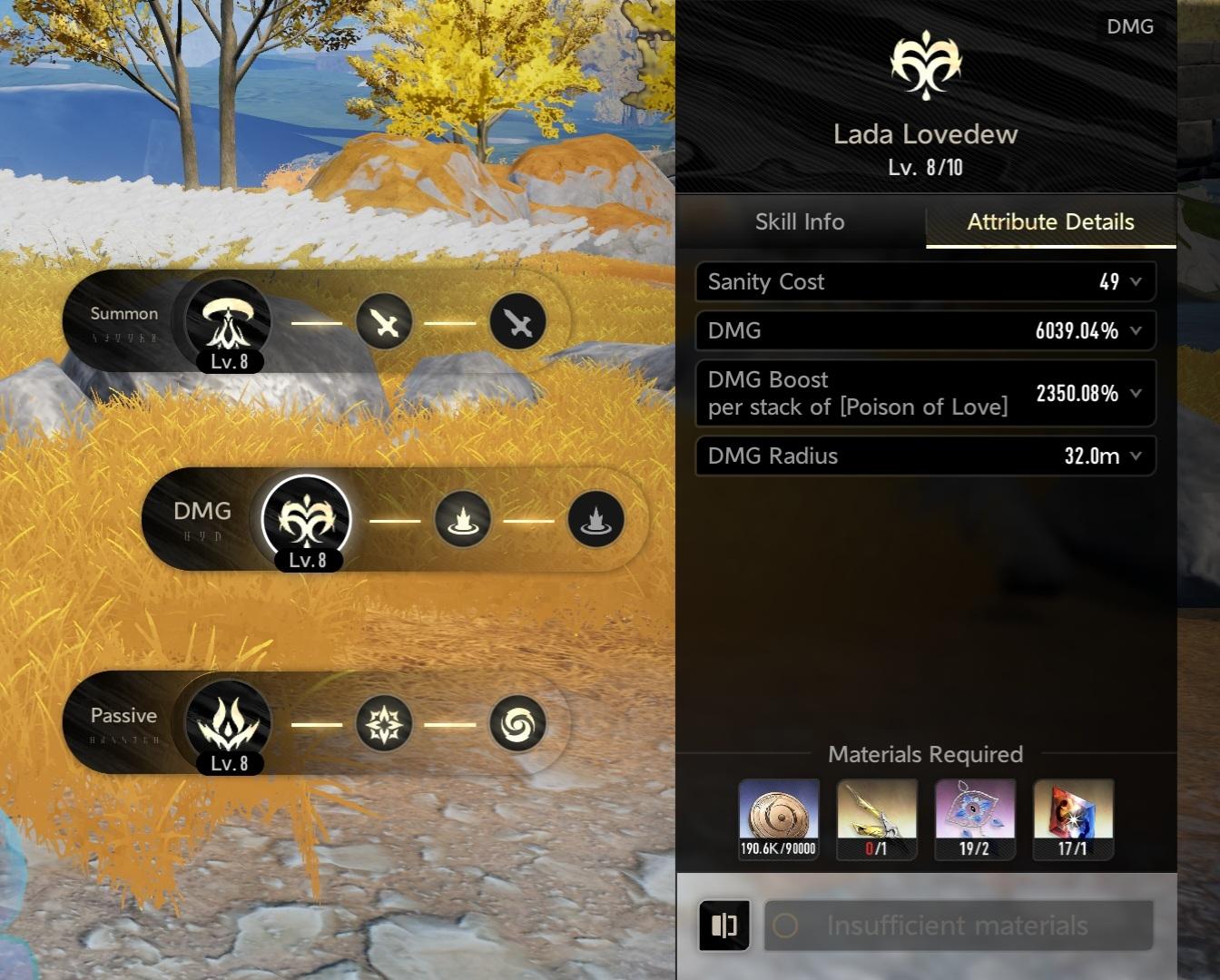Choose the spiral Passive upgrade node
Screen dimensions: 1220x980
(x=517, y=723)
